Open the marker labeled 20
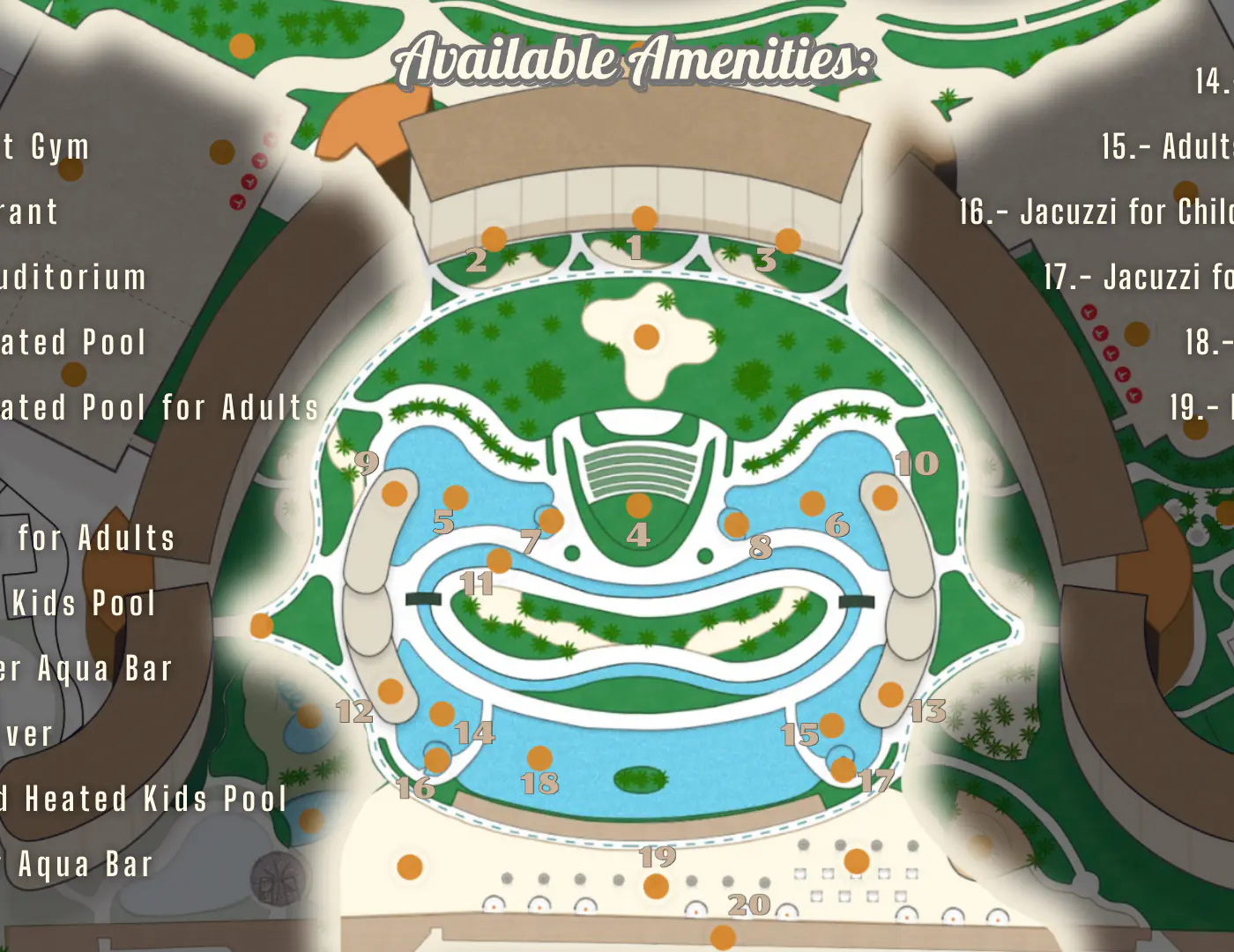This screenshot has width=1234, height=952. click(x=723, y=937)
